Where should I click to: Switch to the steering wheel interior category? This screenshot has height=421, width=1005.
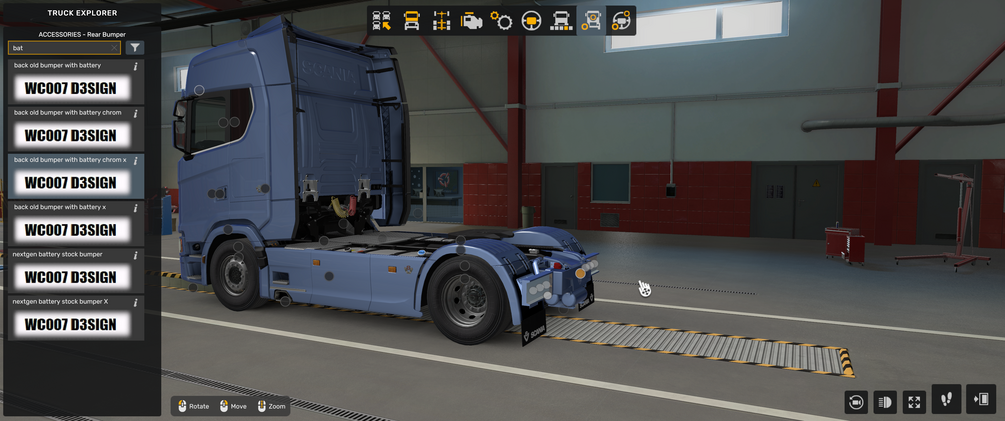click(x=531, y=20)
